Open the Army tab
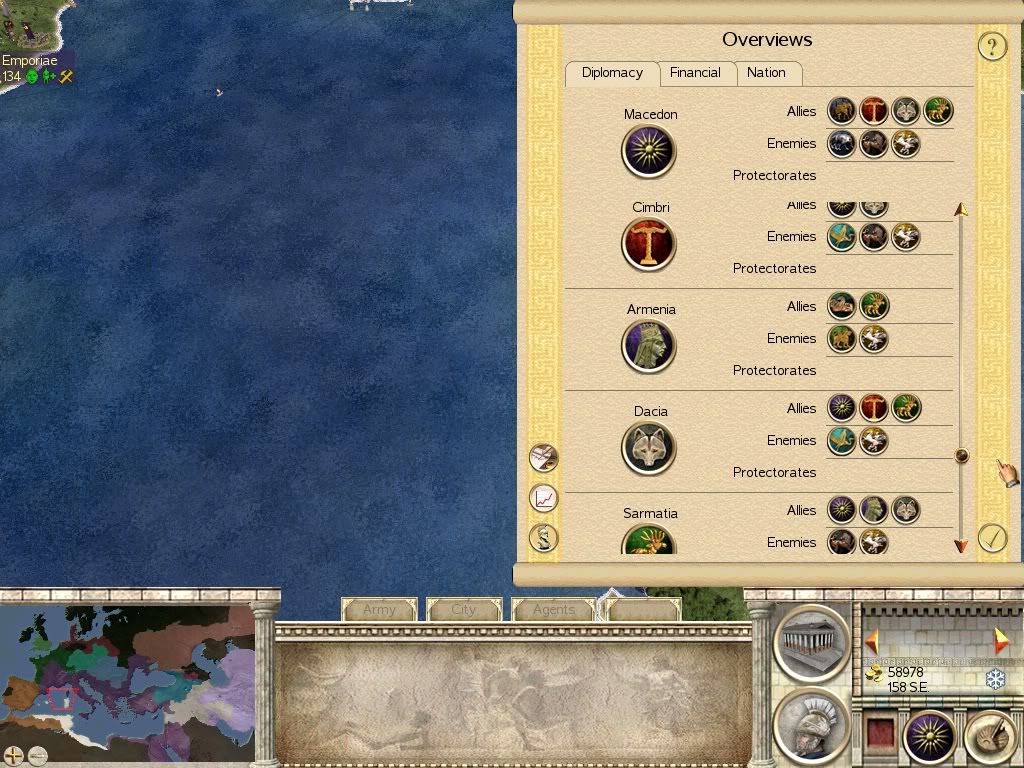 coord(379,609)
